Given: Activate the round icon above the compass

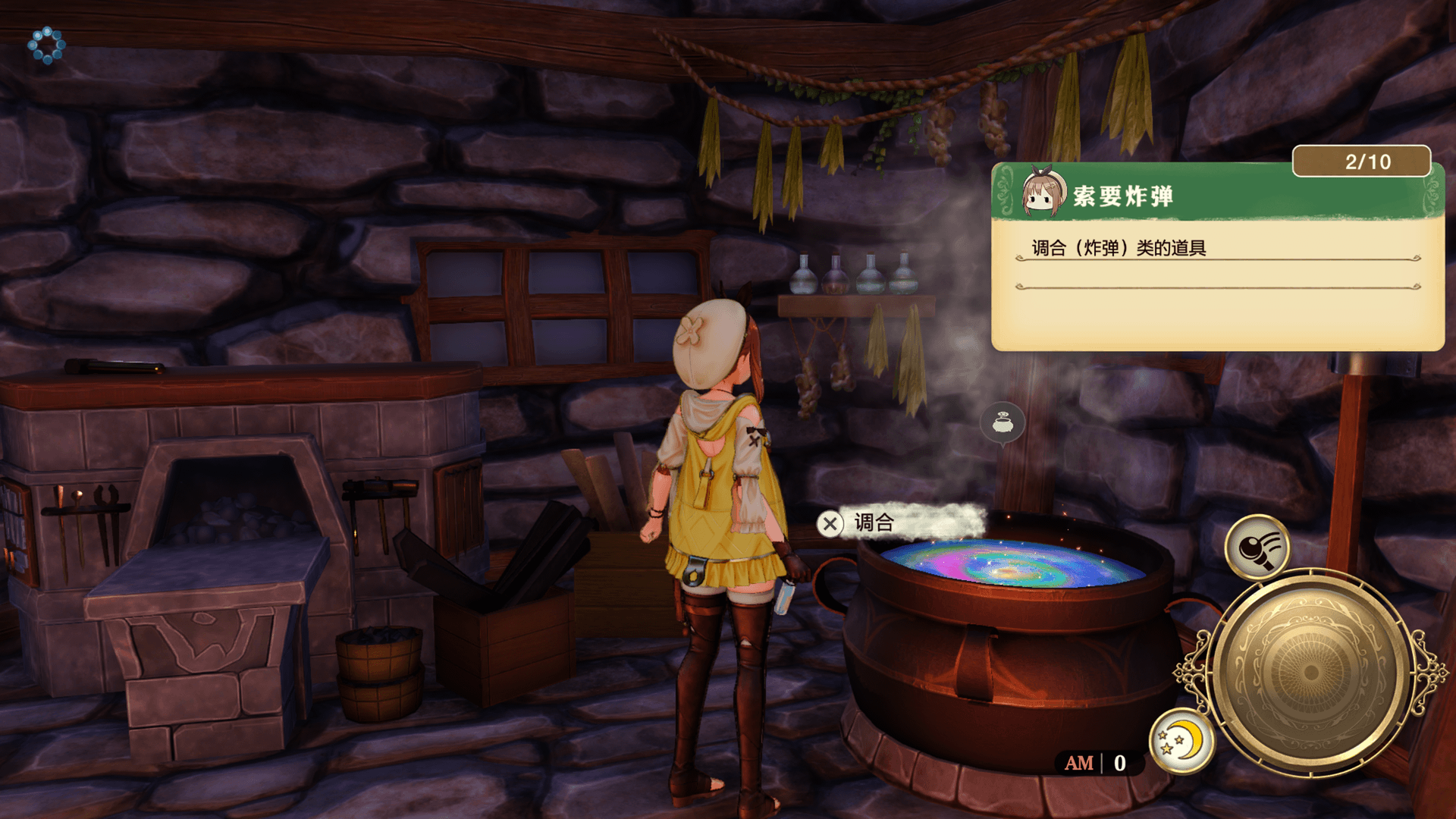Looking at the screenshot, I should [1257, 547].
